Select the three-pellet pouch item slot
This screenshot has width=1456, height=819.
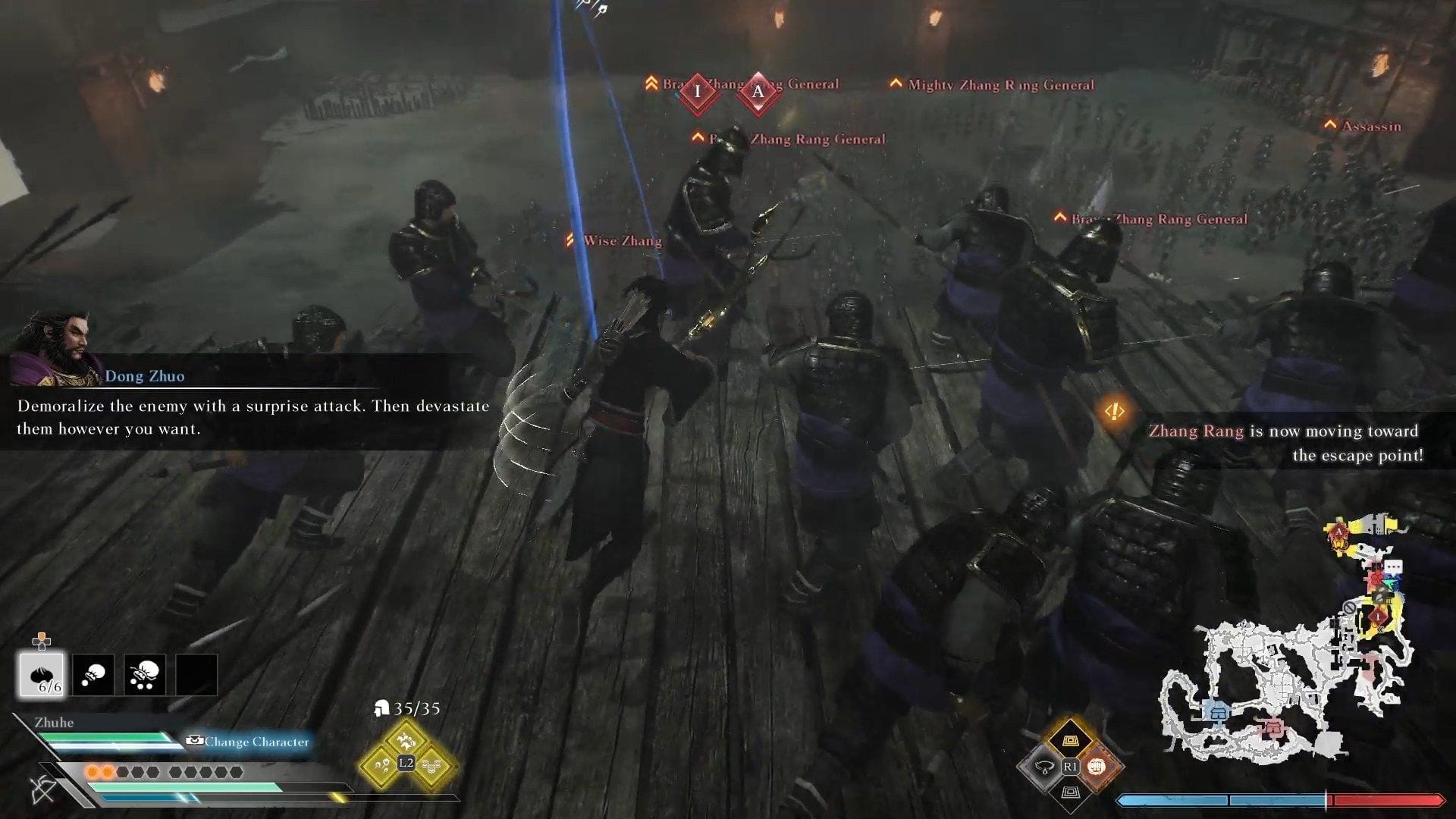coord(145,674)
